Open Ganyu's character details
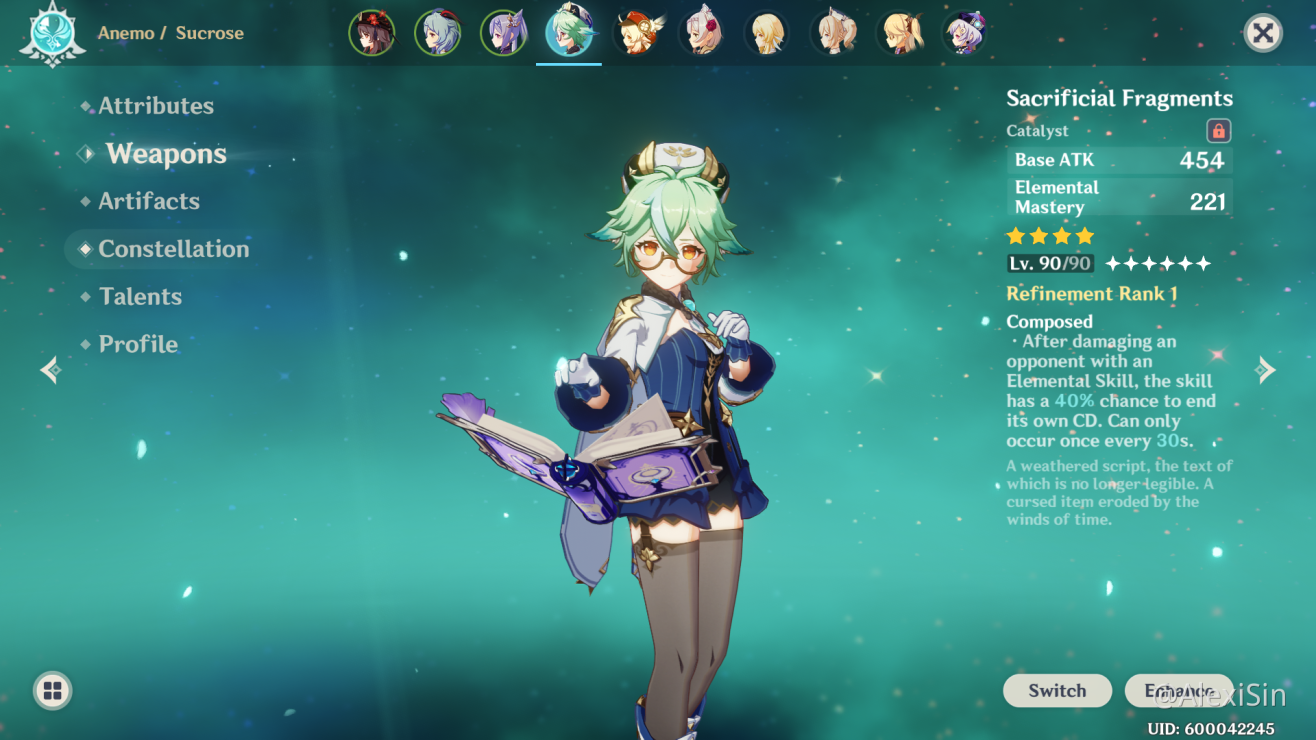The image size is (1316, 740). [x=438, y=32]
